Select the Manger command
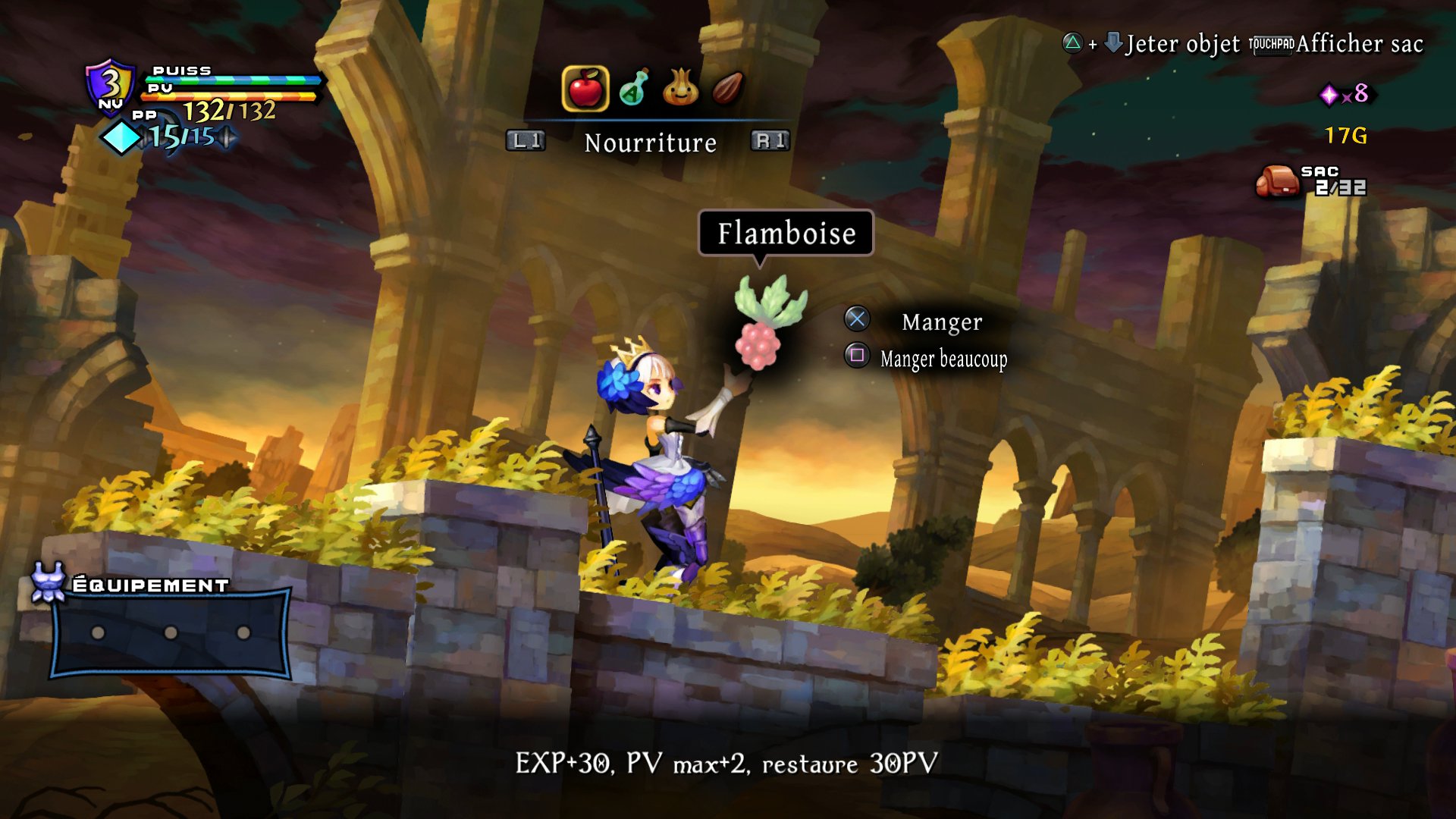1456x819 pixels. [940, 322]
